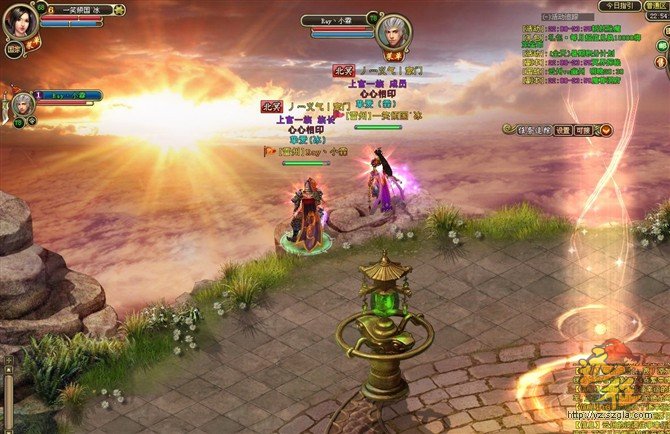Open the 设置 settings button
The width and height of the screenshot is (670, 434).
pos(564,130)
